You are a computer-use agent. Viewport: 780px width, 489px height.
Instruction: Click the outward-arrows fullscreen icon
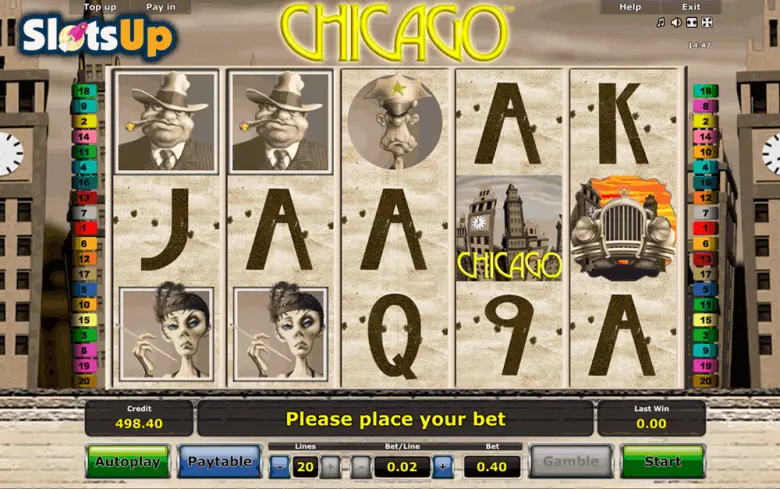(x=706, y=23)
